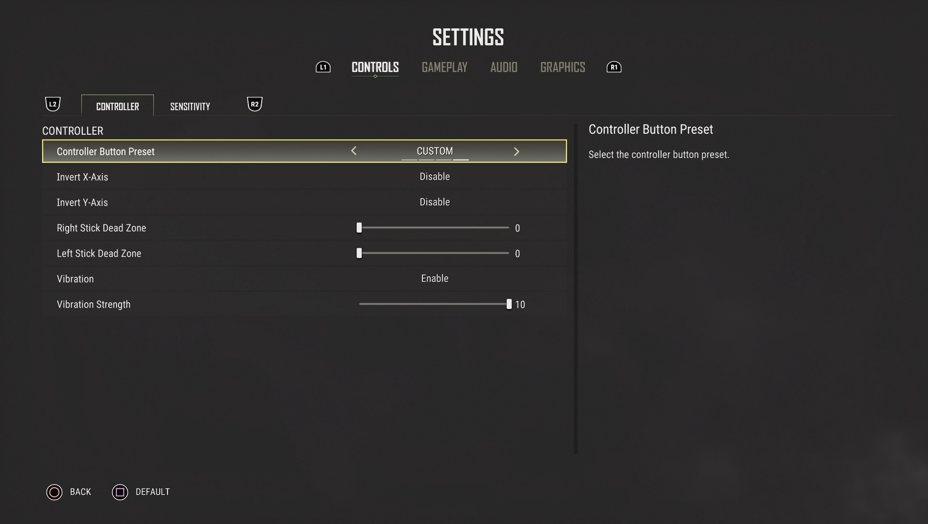Switch to the Controls settings tab
This screenshot has width=928, height=524.
[375, 67]
